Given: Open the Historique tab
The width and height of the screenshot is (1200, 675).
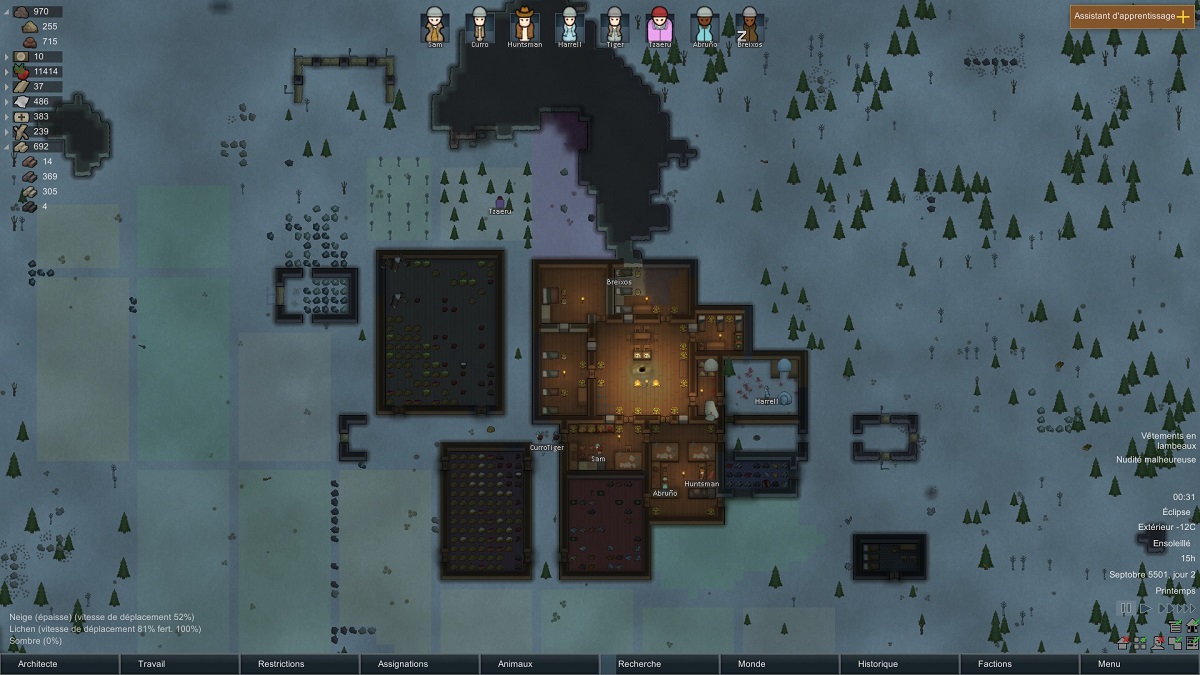Looking at the screenshot, I should point(900,664).
